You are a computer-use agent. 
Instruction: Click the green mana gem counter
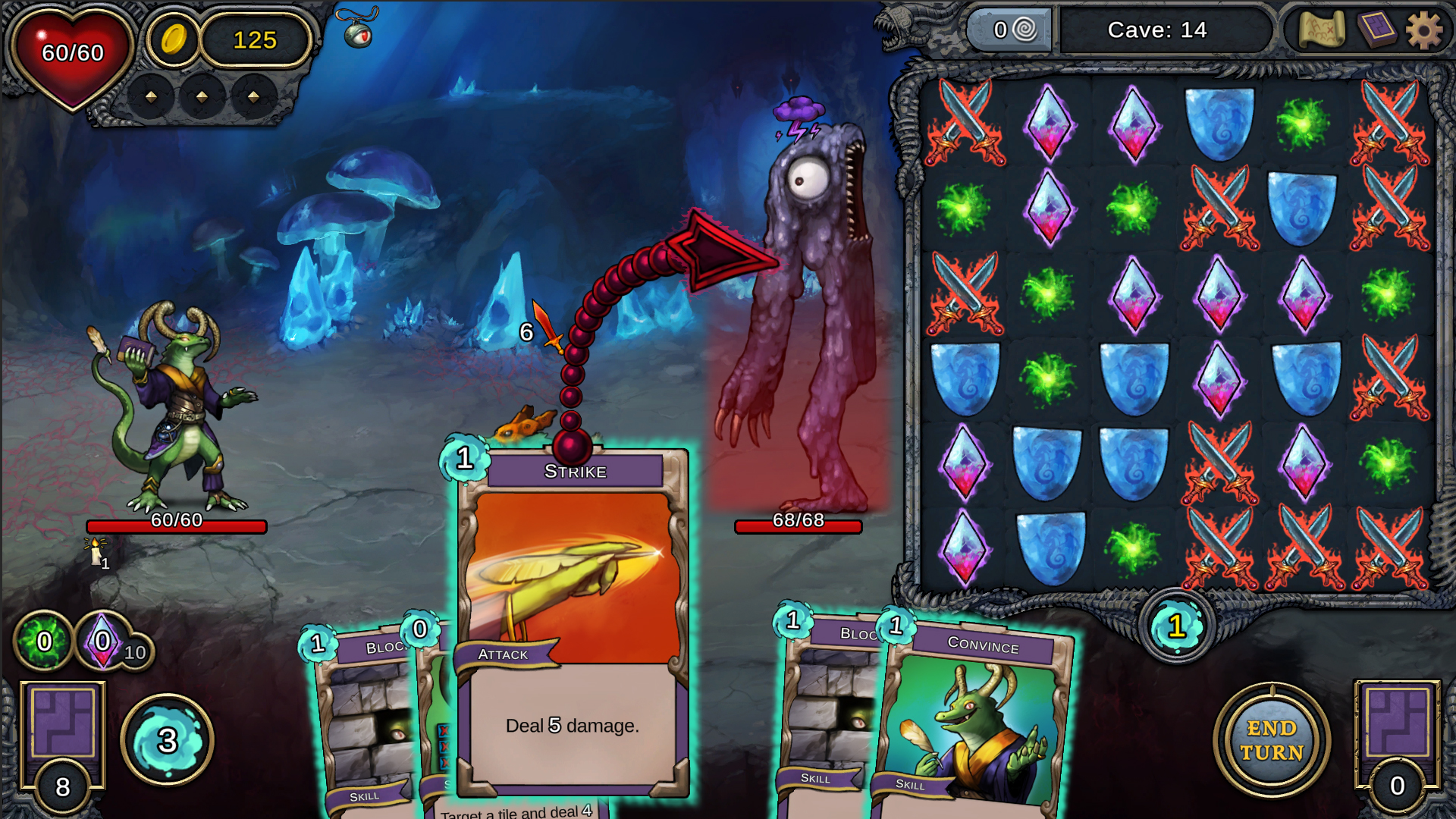[44, 642]
